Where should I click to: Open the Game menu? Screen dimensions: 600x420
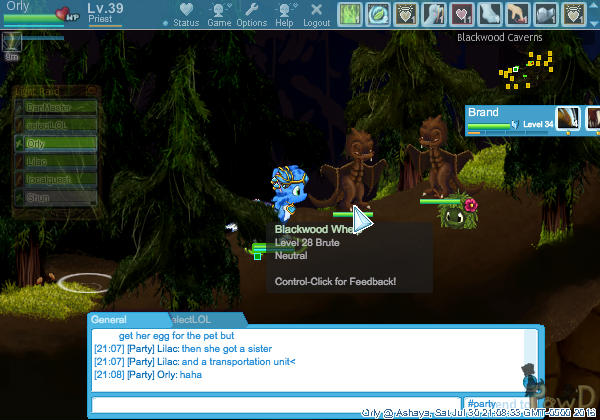[218, 15]
